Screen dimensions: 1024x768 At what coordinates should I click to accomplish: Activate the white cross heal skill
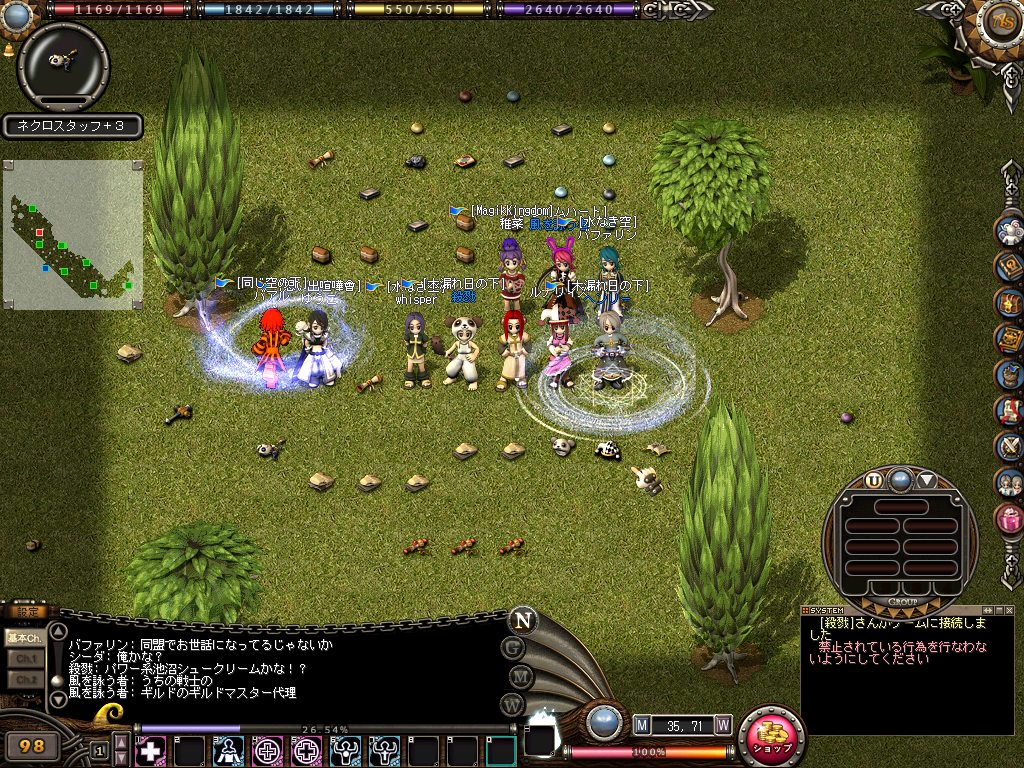tap(151, 750)
